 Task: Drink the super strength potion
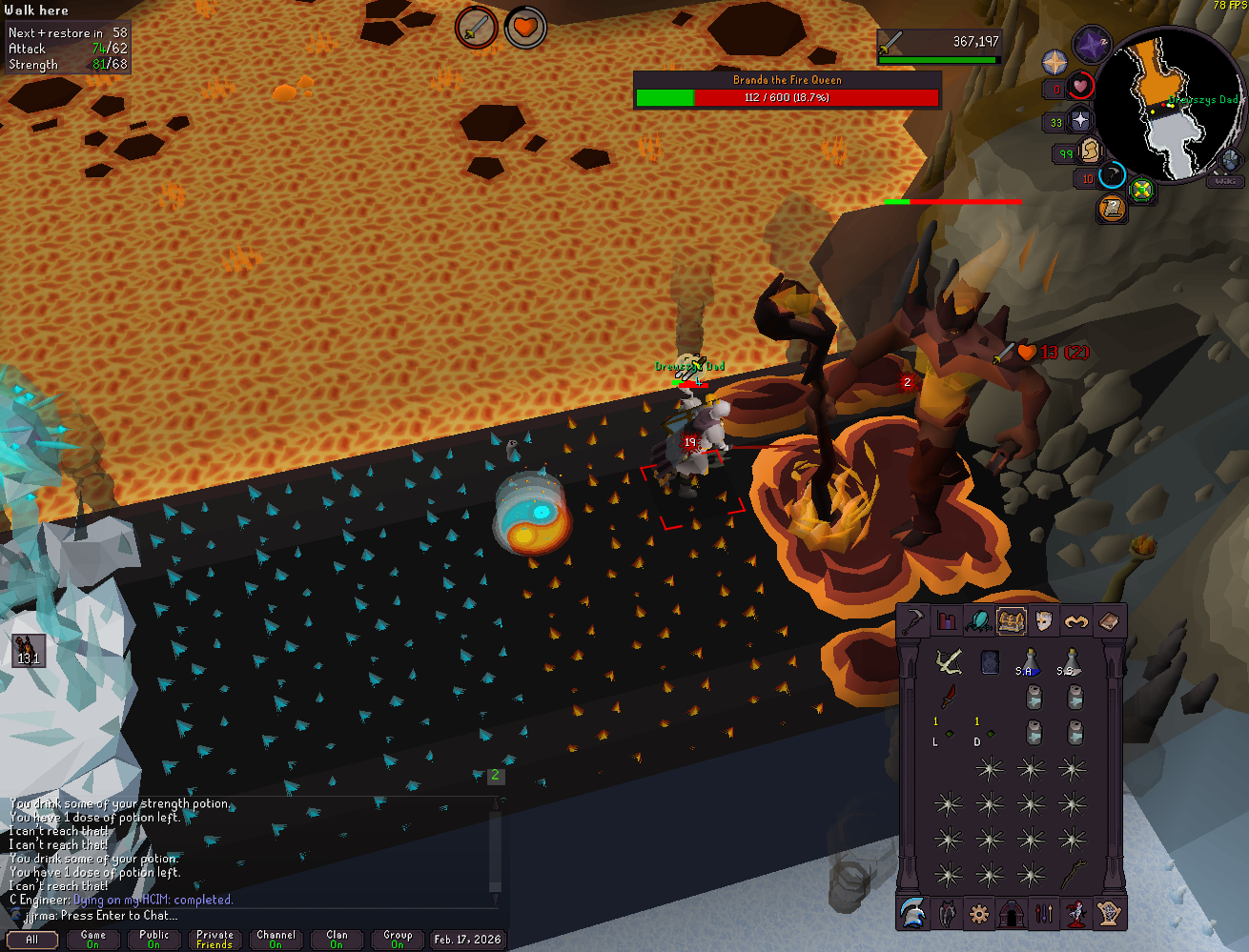(x=1071, y=661)
